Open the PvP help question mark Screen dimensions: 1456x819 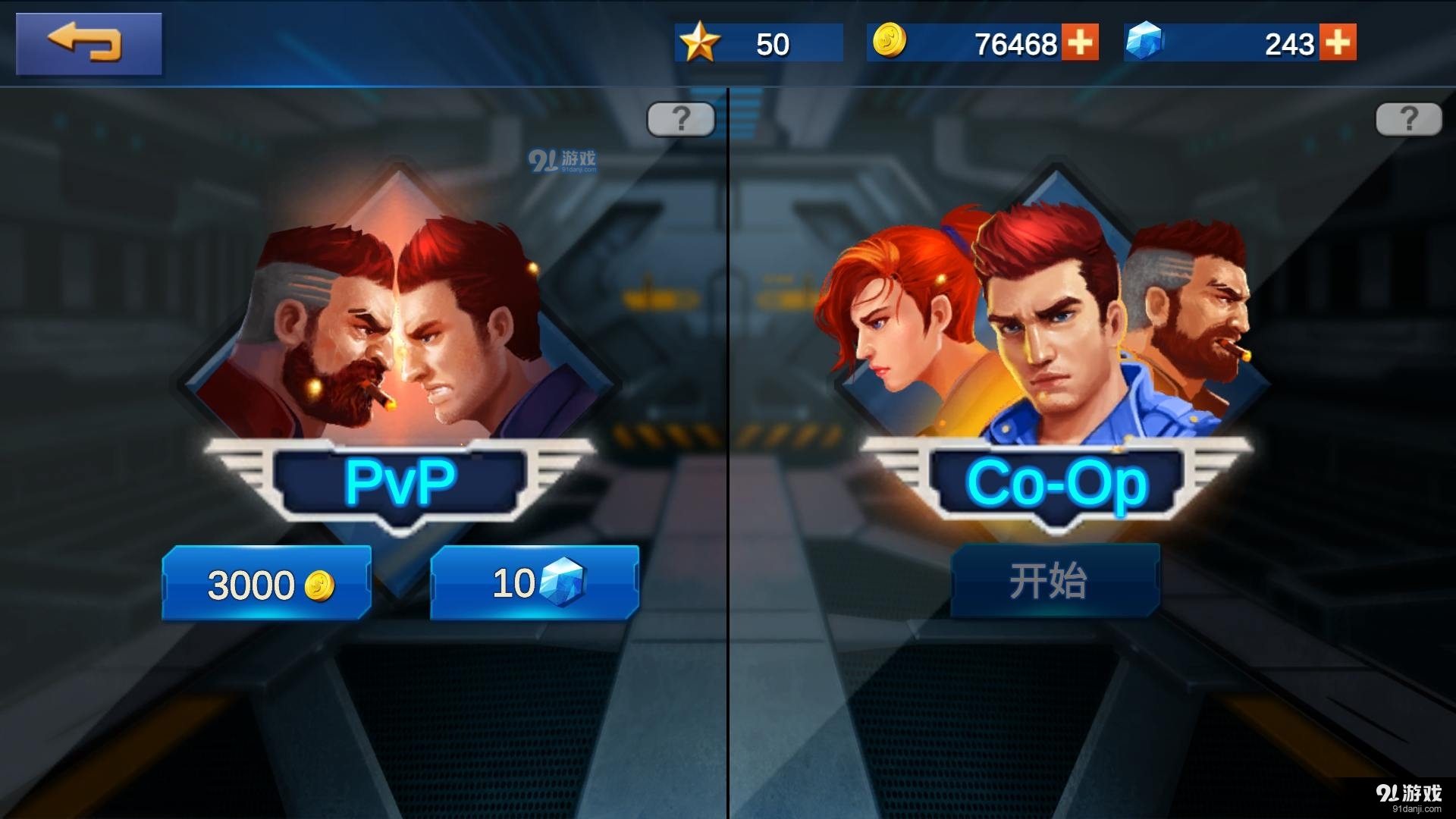coord(680,118)
